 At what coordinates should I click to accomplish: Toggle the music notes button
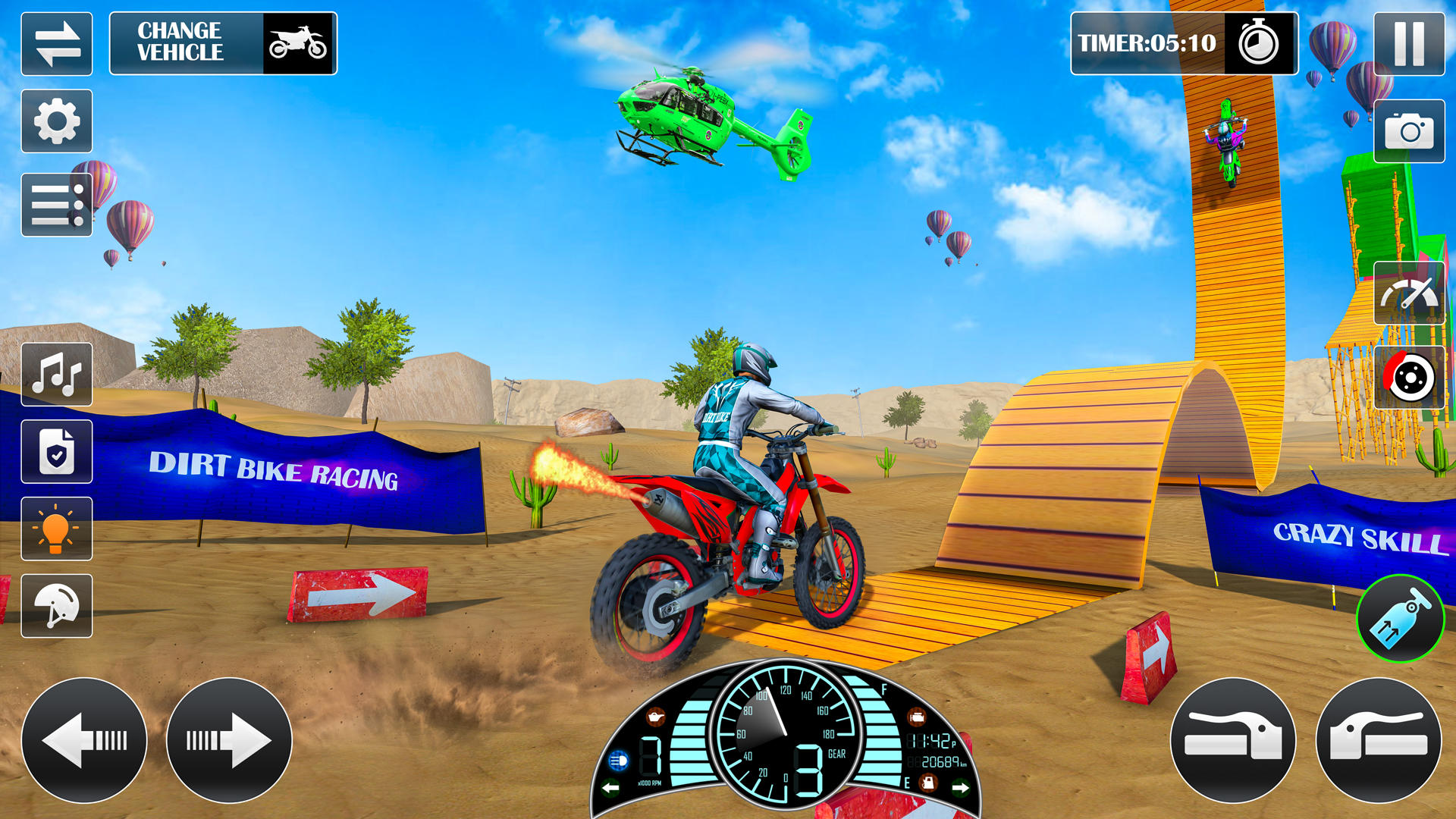point(57,375)
